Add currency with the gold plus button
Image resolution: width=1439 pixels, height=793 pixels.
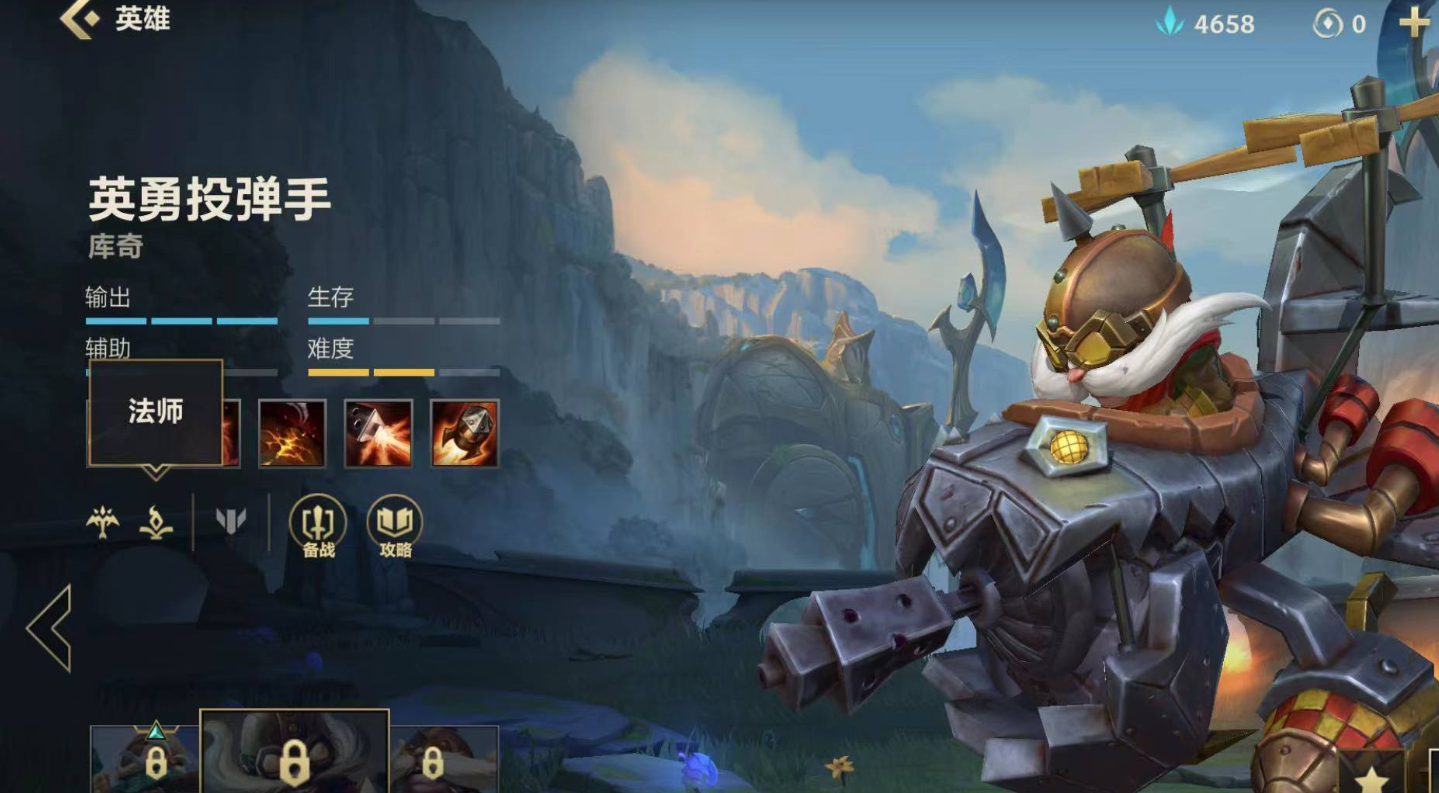click(x=1414, y=22)
